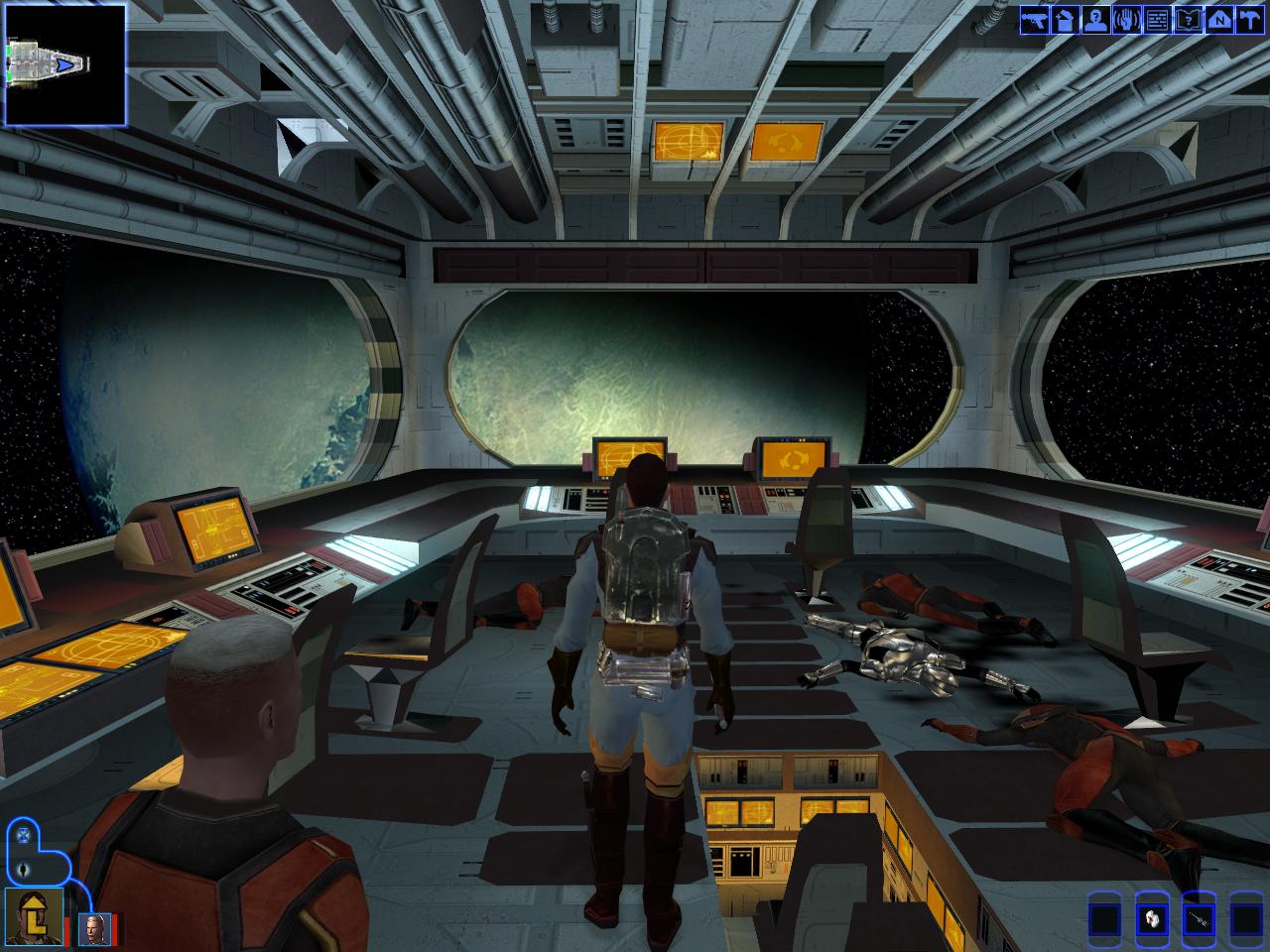
Task: Show the Character sheet silhouette icon
Action: click(1095, 19)
